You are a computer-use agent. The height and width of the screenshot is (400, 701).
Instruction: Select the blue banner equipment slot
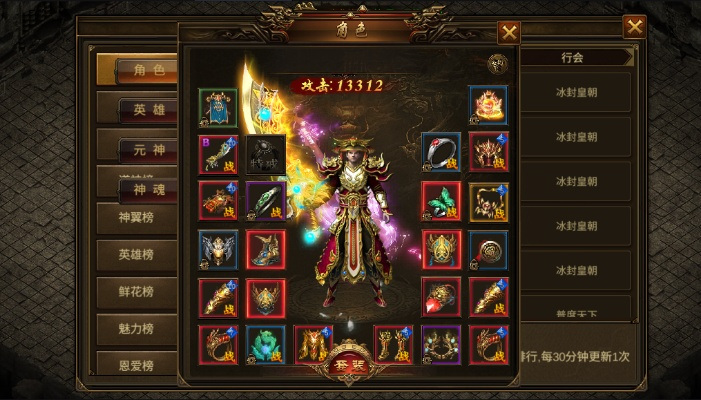tap(218, 106)
